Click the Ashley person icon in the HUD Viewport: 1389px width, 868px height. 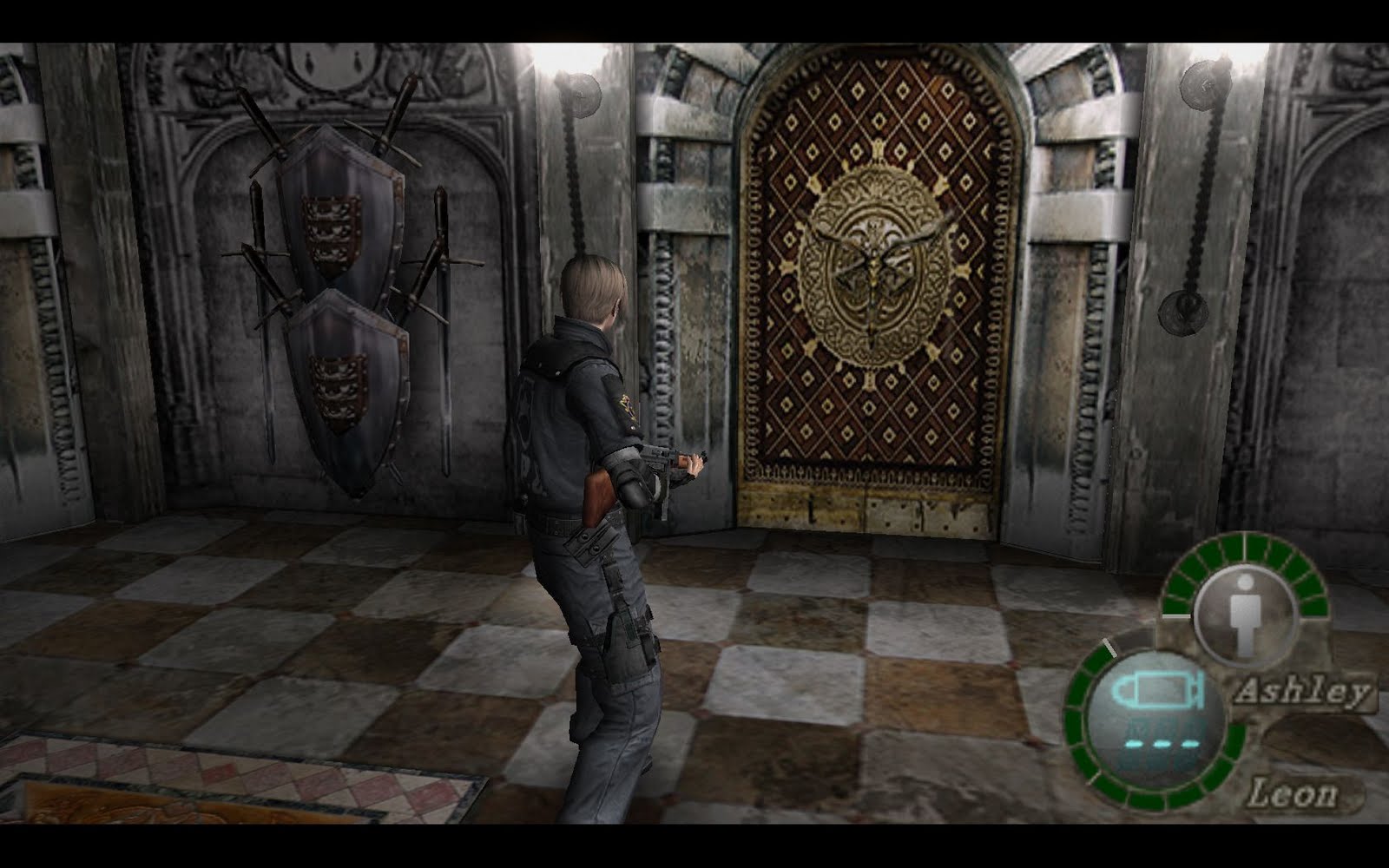click(1245, 618)
